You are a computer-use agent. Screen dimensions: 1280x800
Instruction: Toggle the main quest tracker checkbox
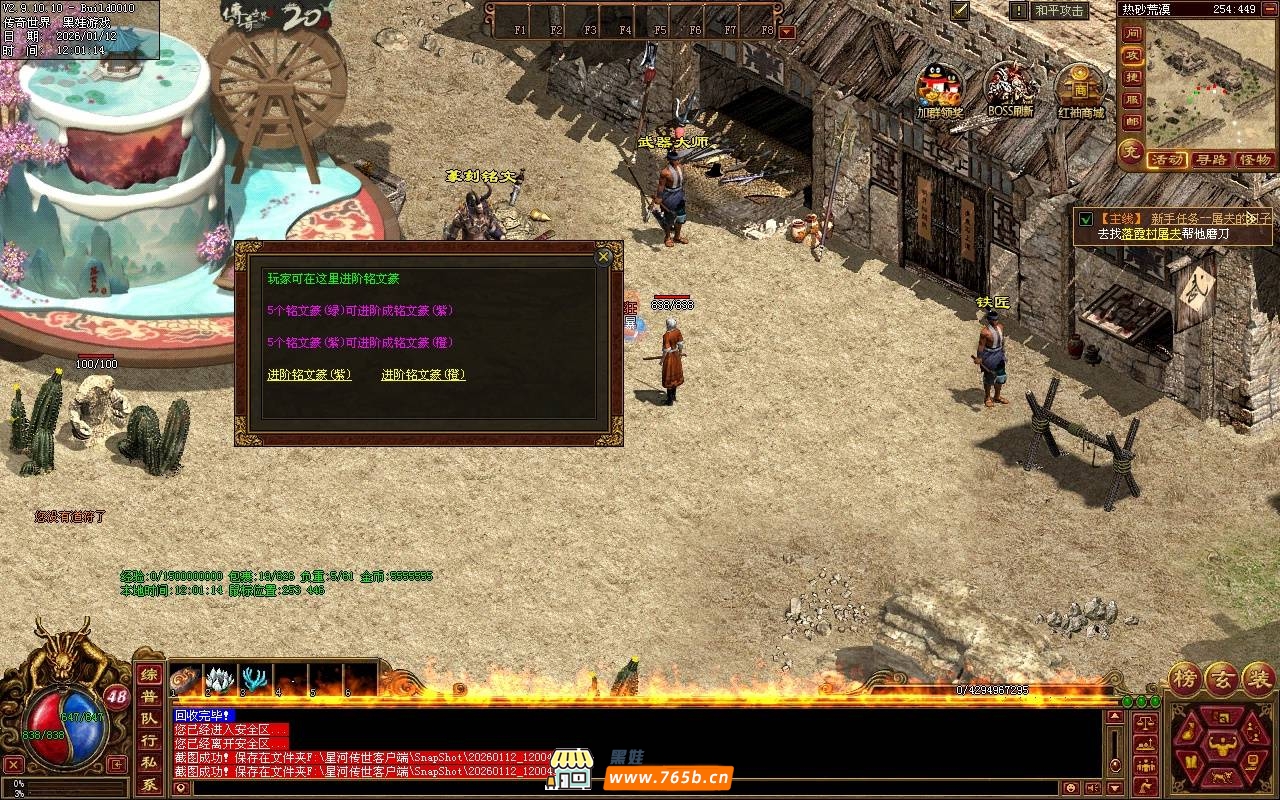click(1086, 218)
